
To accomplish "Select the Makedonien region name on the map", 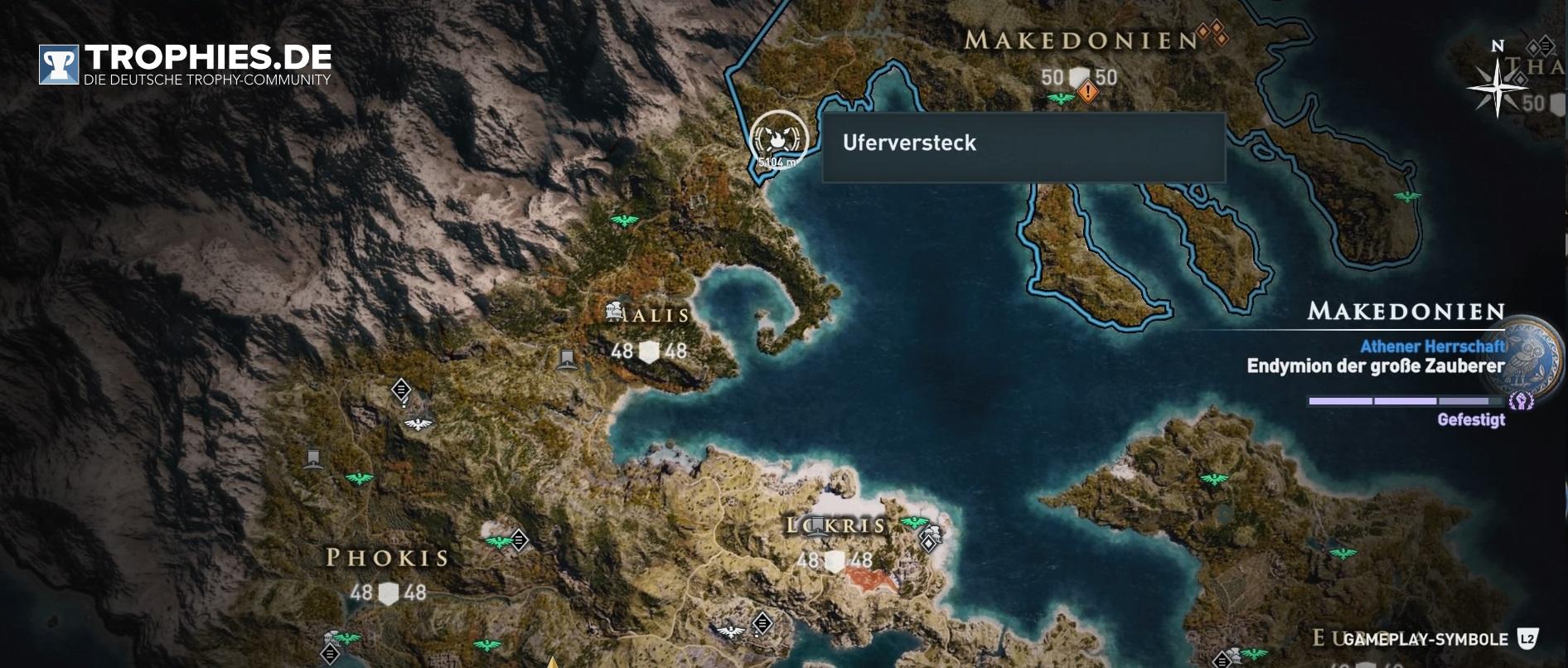I will 1080,40.
